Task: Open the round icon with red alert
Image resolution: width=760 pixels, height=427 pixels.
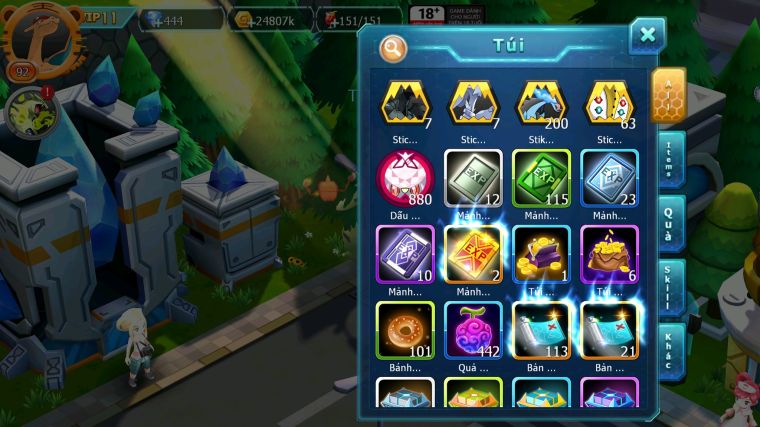Action: coord(29,112)
